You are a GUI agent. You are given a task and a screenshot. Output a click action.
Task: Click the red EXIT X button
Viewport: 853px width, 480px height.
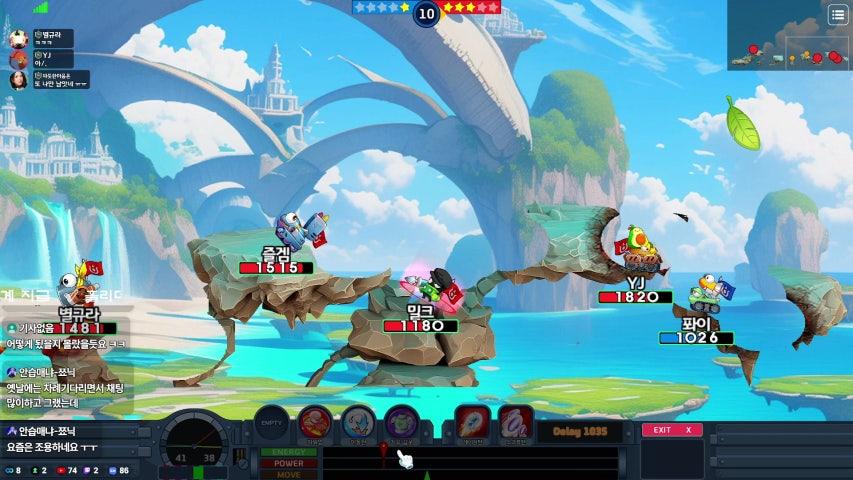pos(672,430)
